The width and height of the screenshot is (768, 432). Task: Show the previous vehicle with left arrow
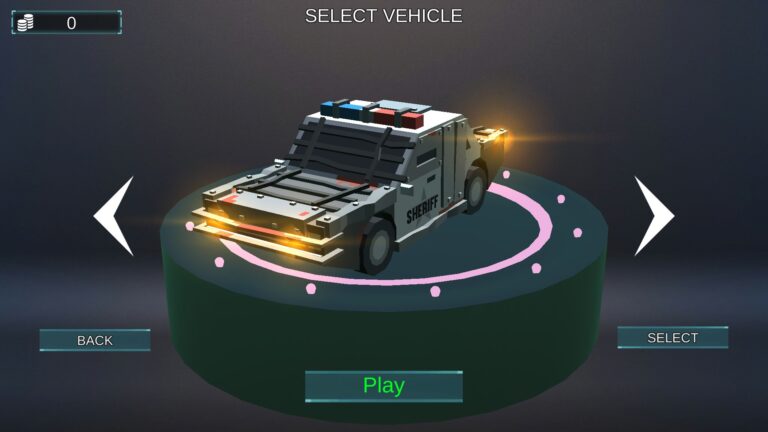(115, 216)
